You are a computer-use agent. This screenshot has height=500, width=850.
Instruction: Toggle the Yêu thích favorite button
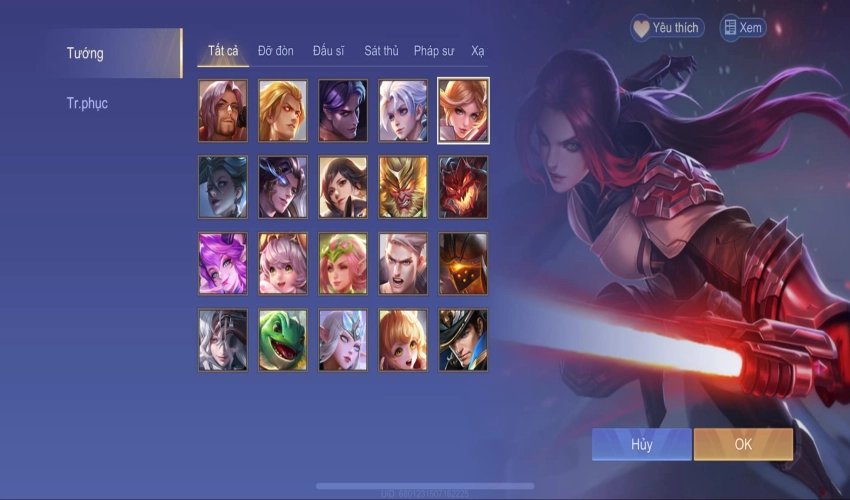667,28
